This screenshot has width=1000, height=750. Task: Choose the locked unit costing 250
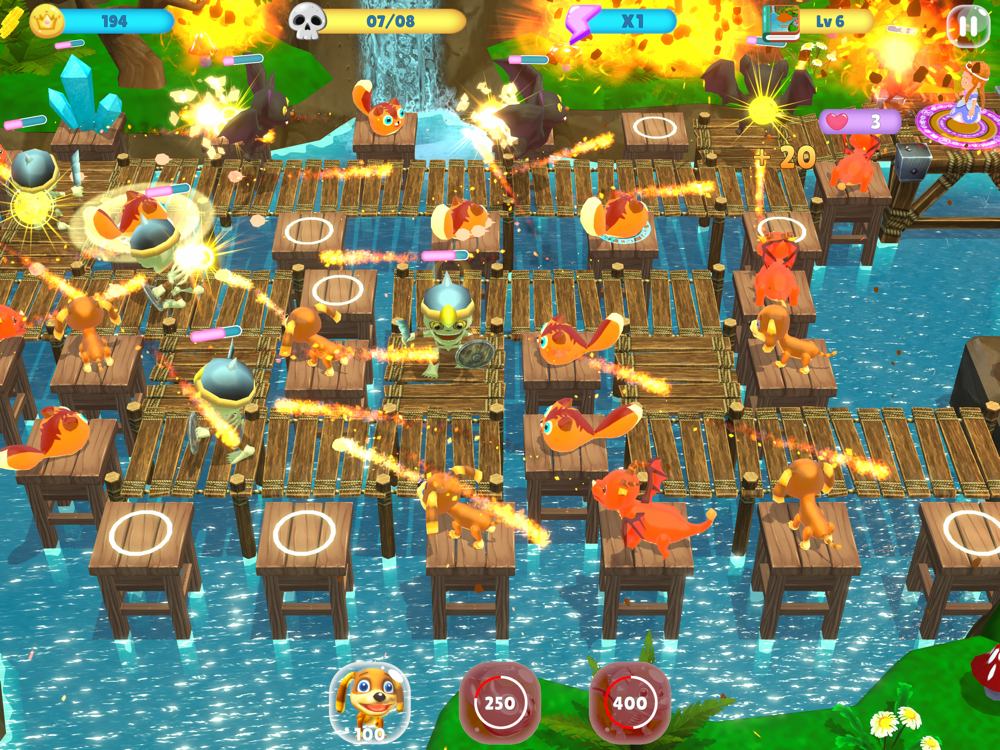coord(499,702)
